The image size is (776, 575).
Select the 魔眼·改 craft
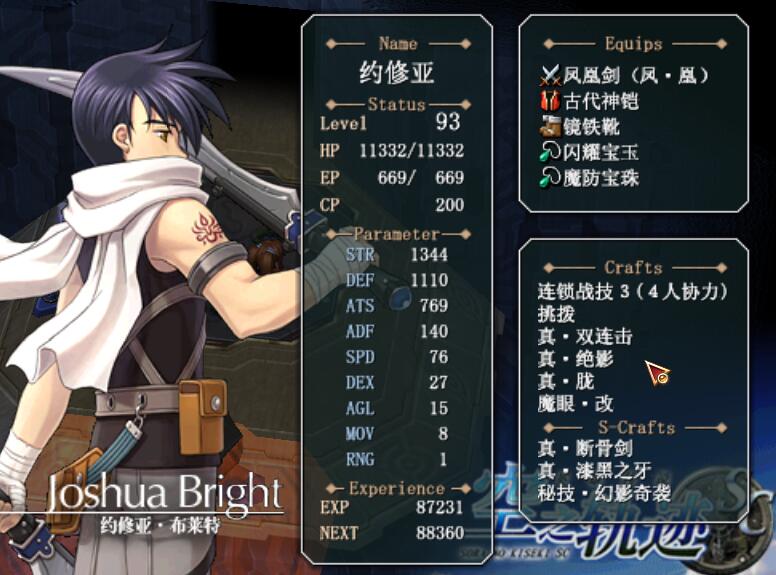pos(575,404)
